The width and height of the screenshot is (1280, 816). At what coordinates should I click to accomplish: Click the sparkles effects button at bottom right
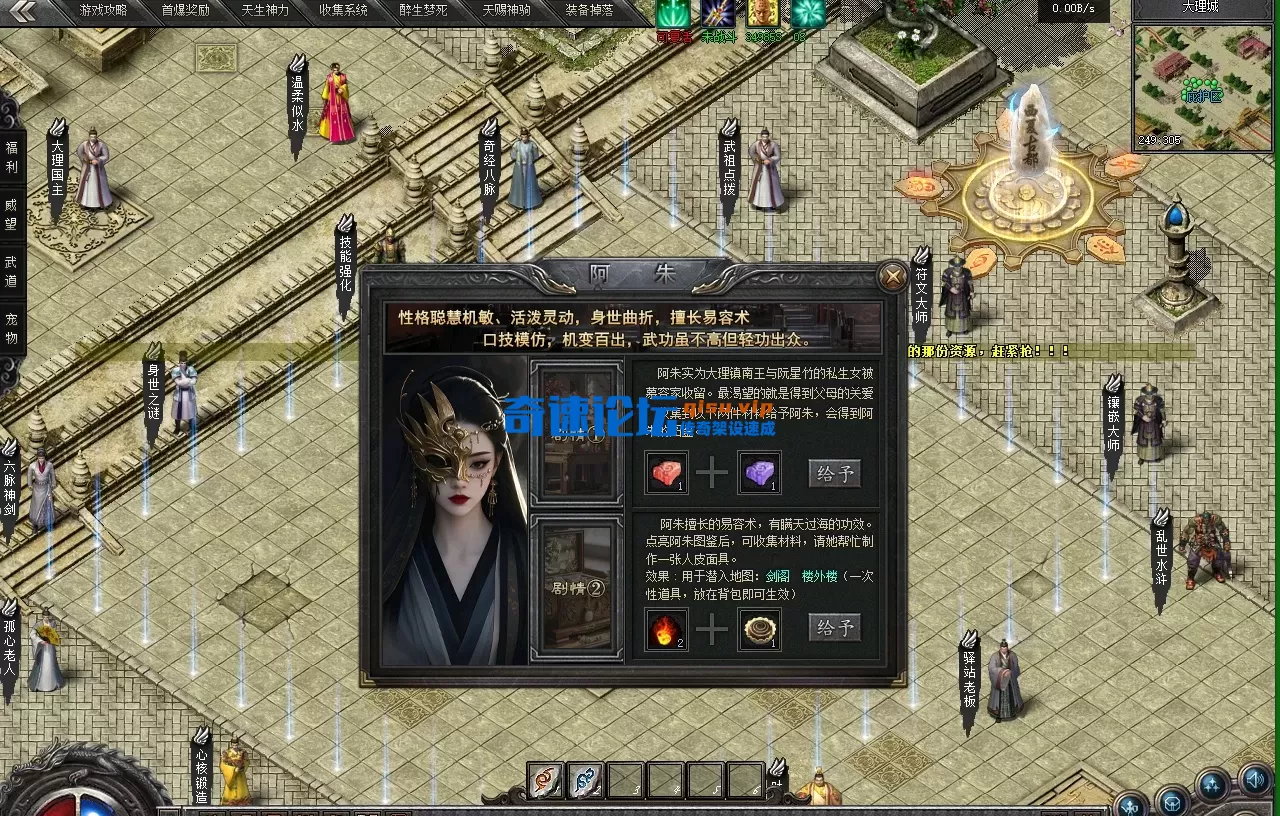[1212, 786]
